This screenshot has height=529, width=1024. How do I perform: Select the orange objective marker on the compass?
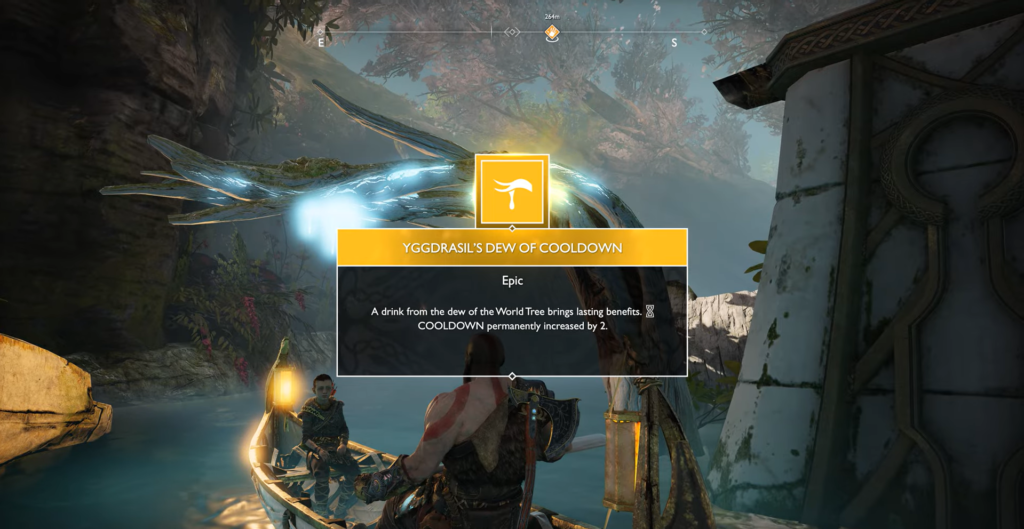point(551,33)
